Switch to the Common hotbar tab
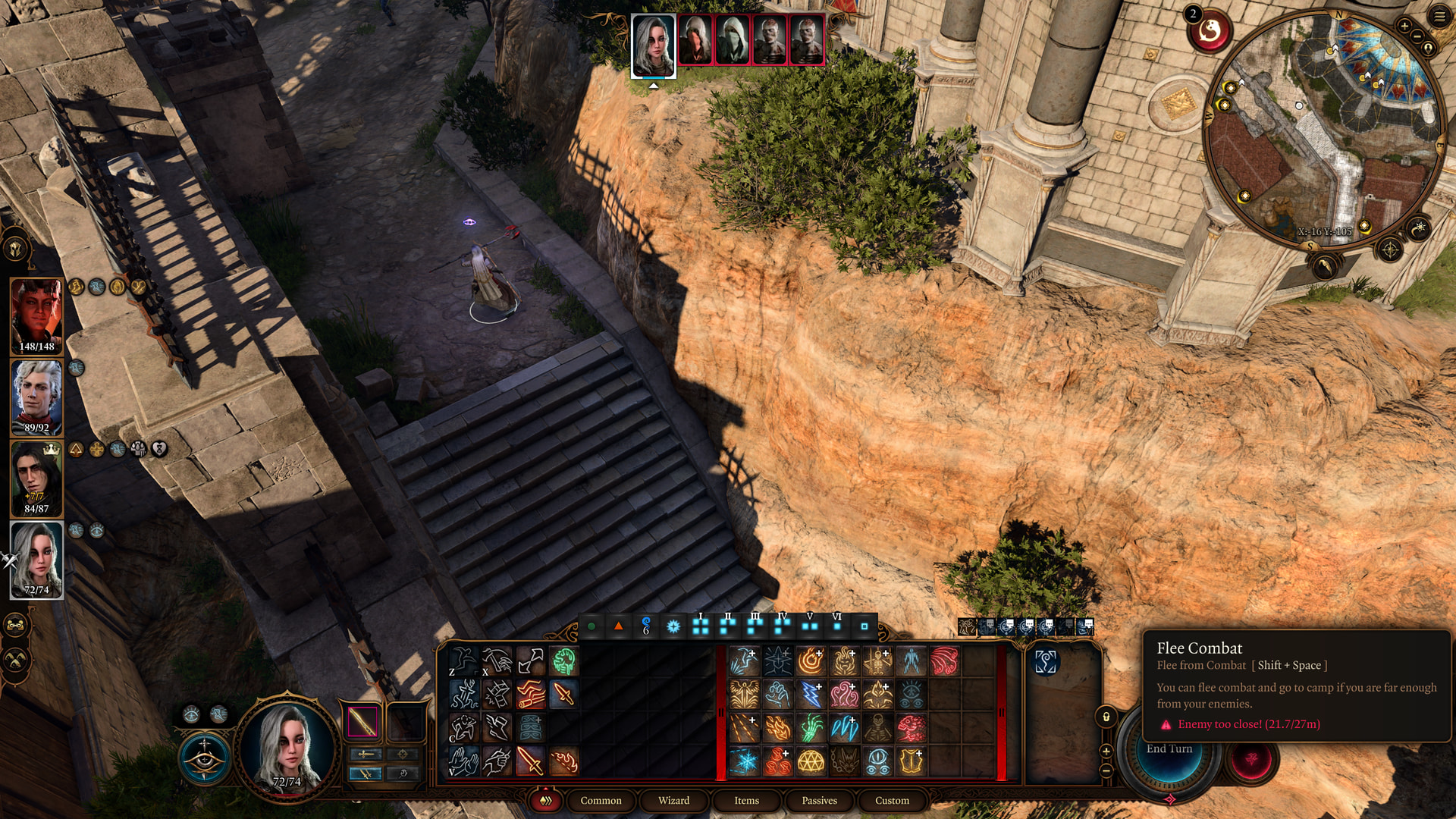The image size is (1456, 819). [601, 800]
